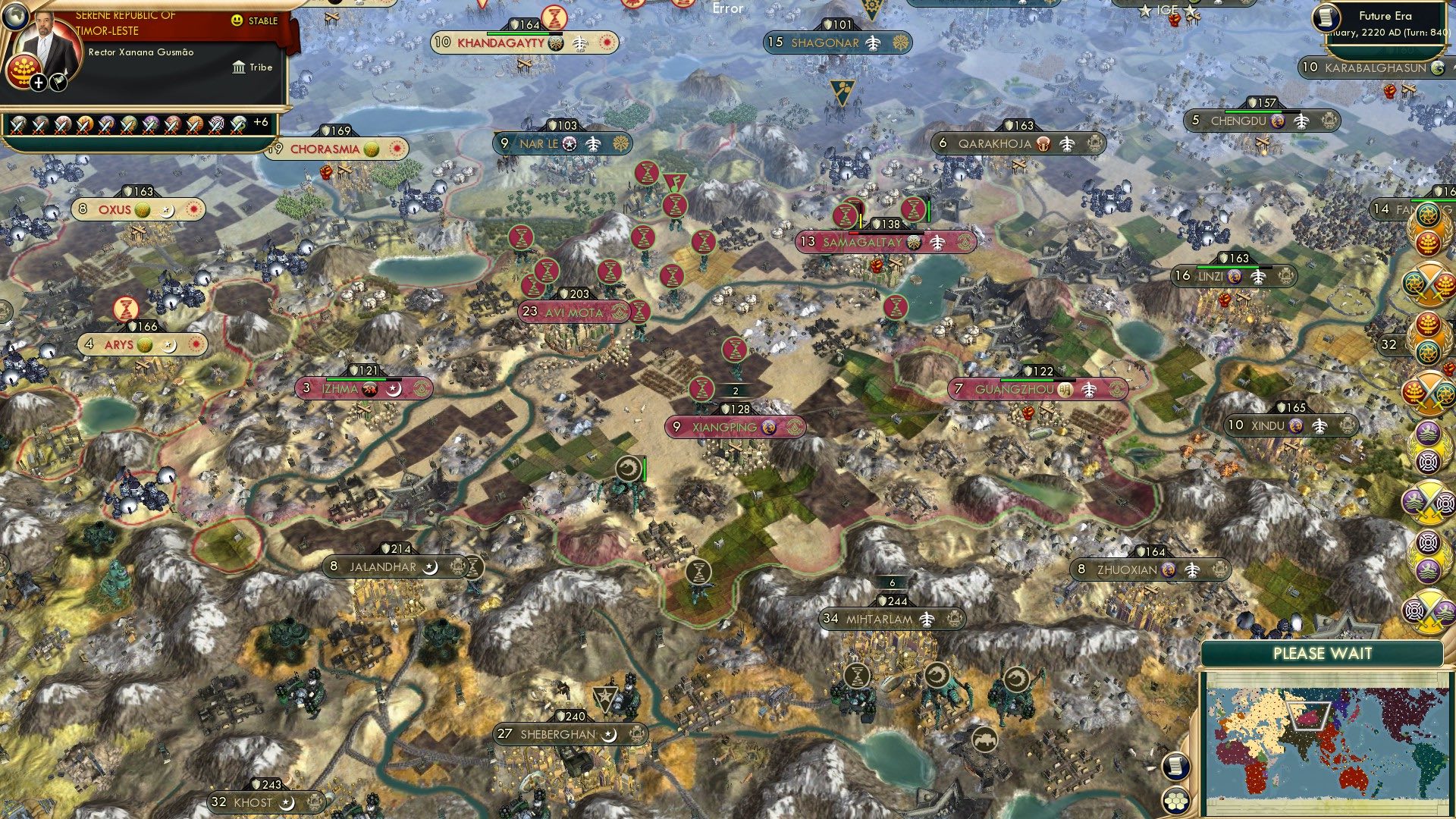This screenshot has height=819, width=1456.
Task: Click the Tribe government pillar icon
Action: pos(239,67)
